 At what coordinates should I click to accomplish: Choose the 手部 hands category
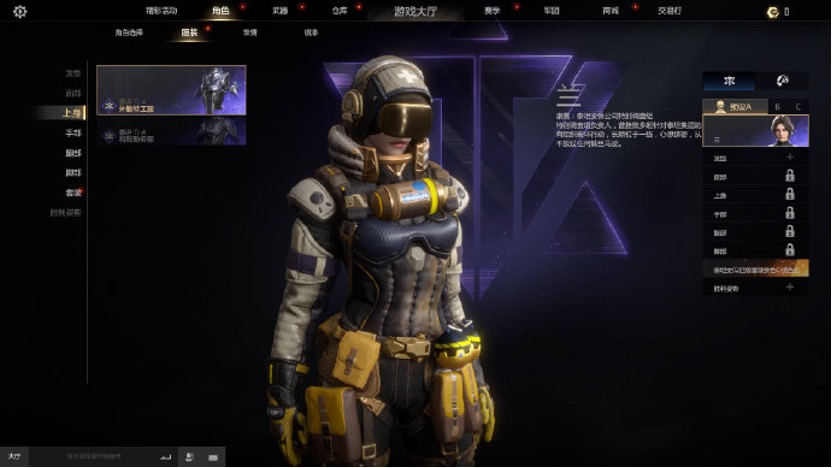tap(73, 133)
